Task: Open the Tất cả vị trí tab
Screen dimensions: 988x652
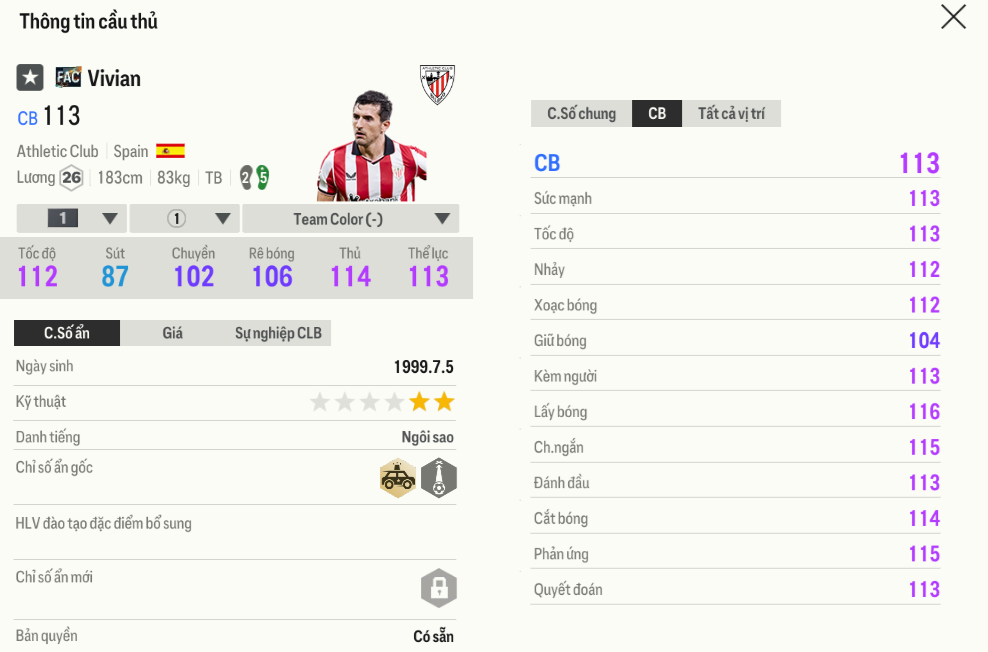Action: [x=731, y=114]
